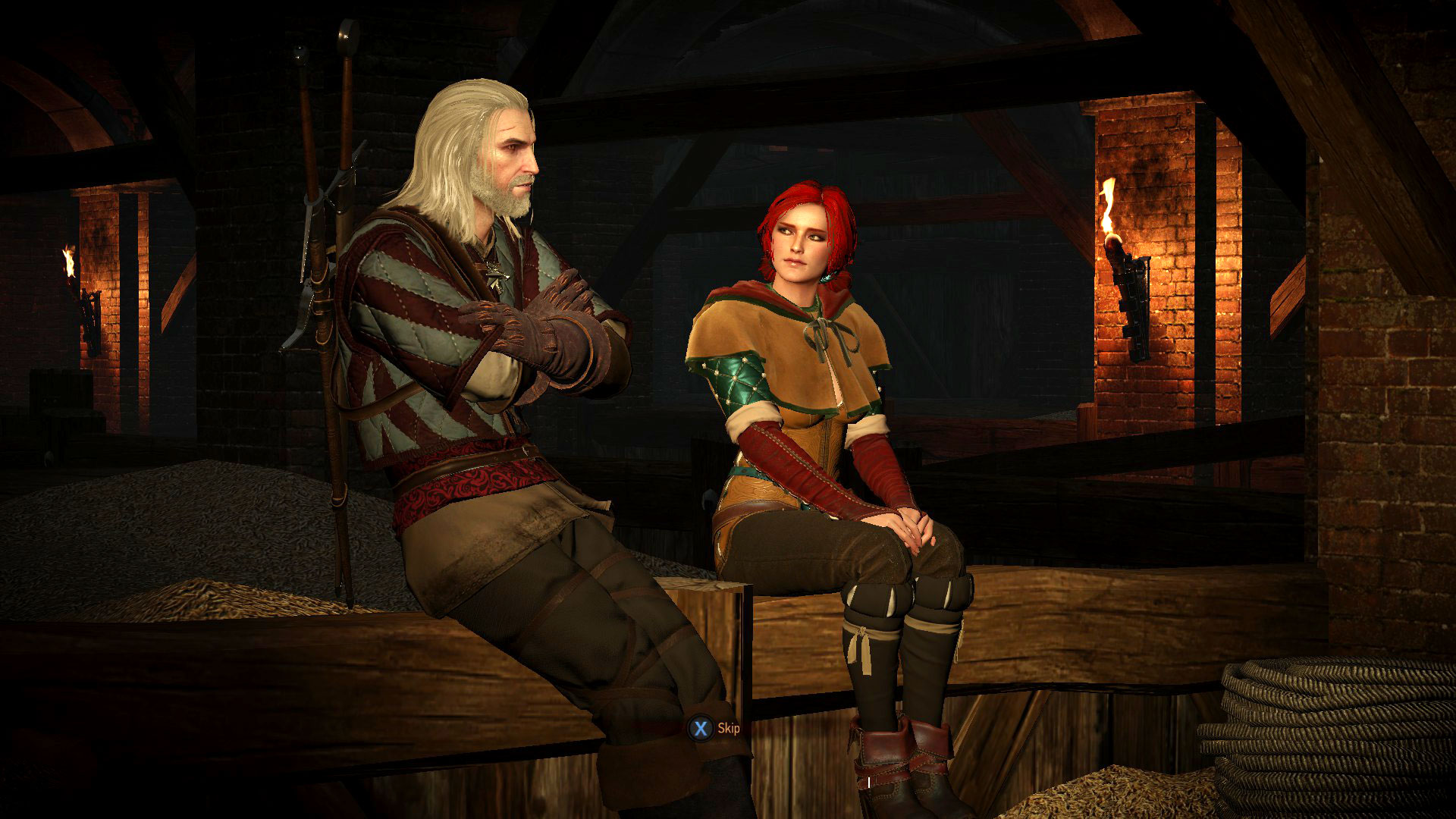This screenshot has height=819, width=1456.
Task: Click the Skip label text
Action: click(730, 729)
